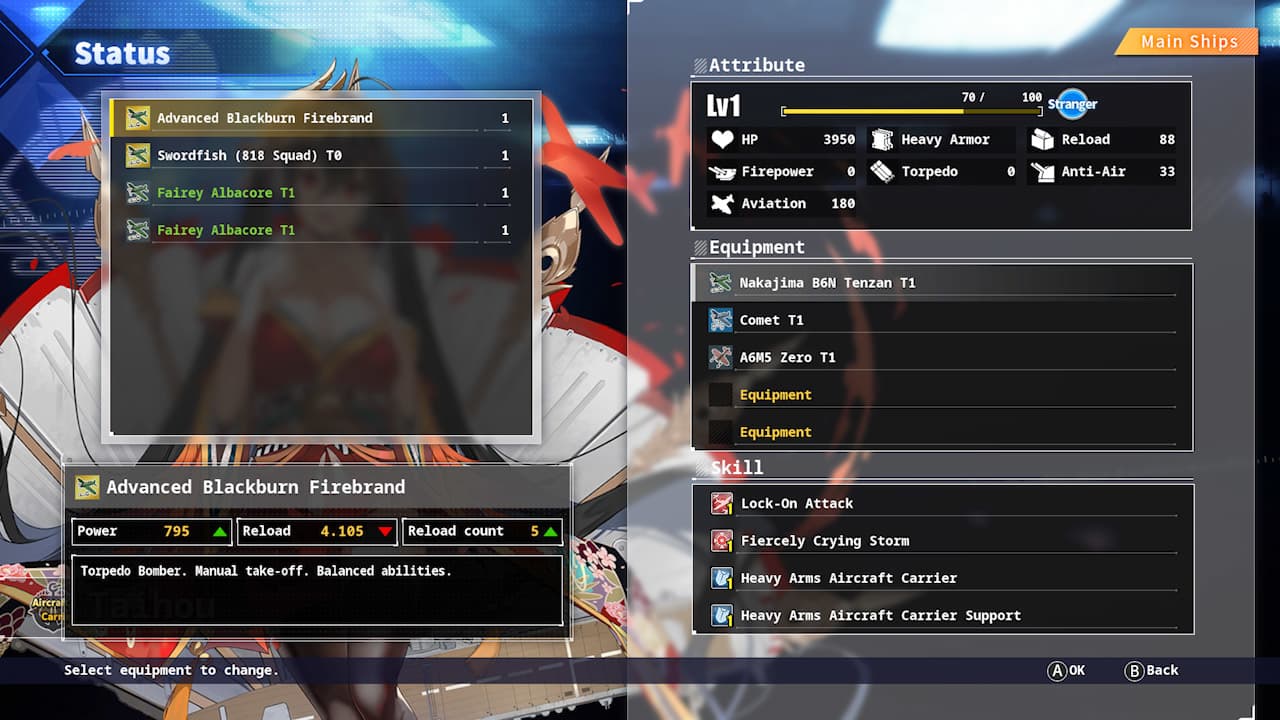Click the Aviation aircraft stat icon
The image size is (1280, 720).
[x=723, y=203]
